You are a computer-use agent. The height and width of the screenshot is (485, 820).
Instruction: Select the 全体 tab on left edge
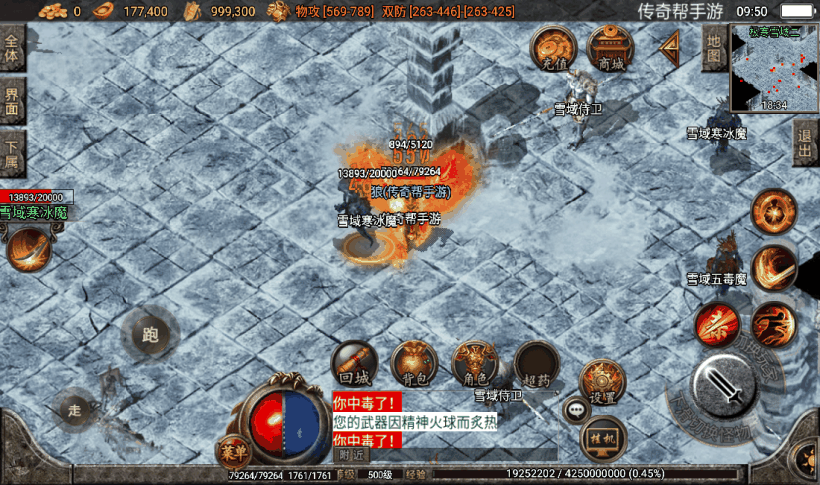click(x=12, y=47)
